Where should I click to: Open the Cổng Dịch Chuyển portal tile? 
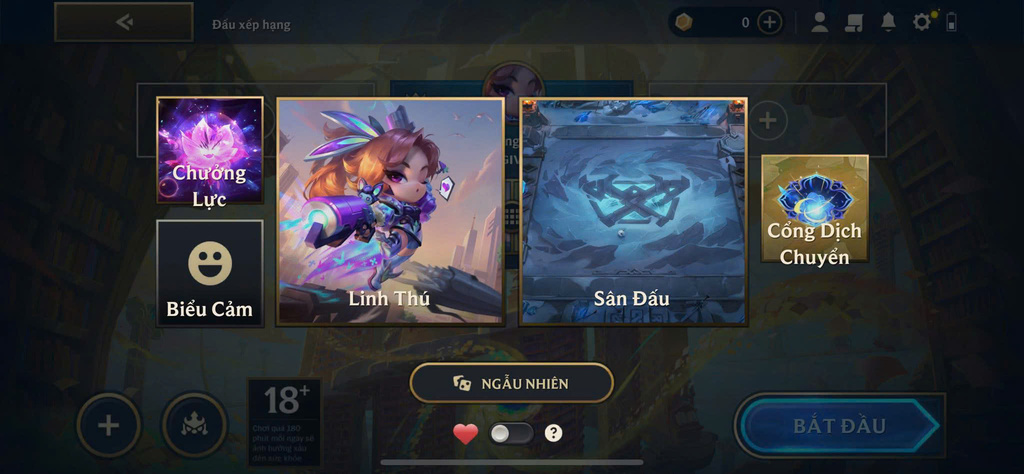click(x=814, y=209)
